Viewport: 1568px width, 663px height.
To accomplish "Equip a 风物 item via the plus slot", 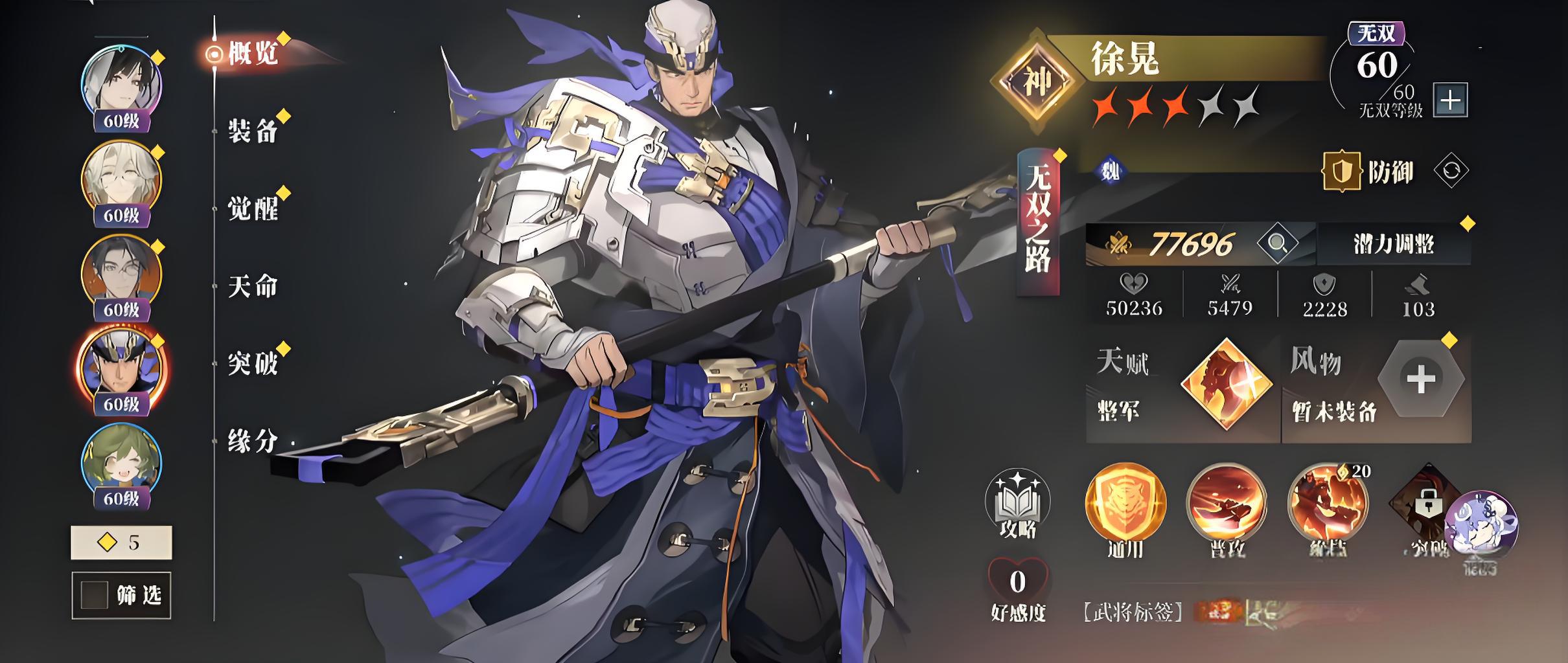I will point(1420,379).
